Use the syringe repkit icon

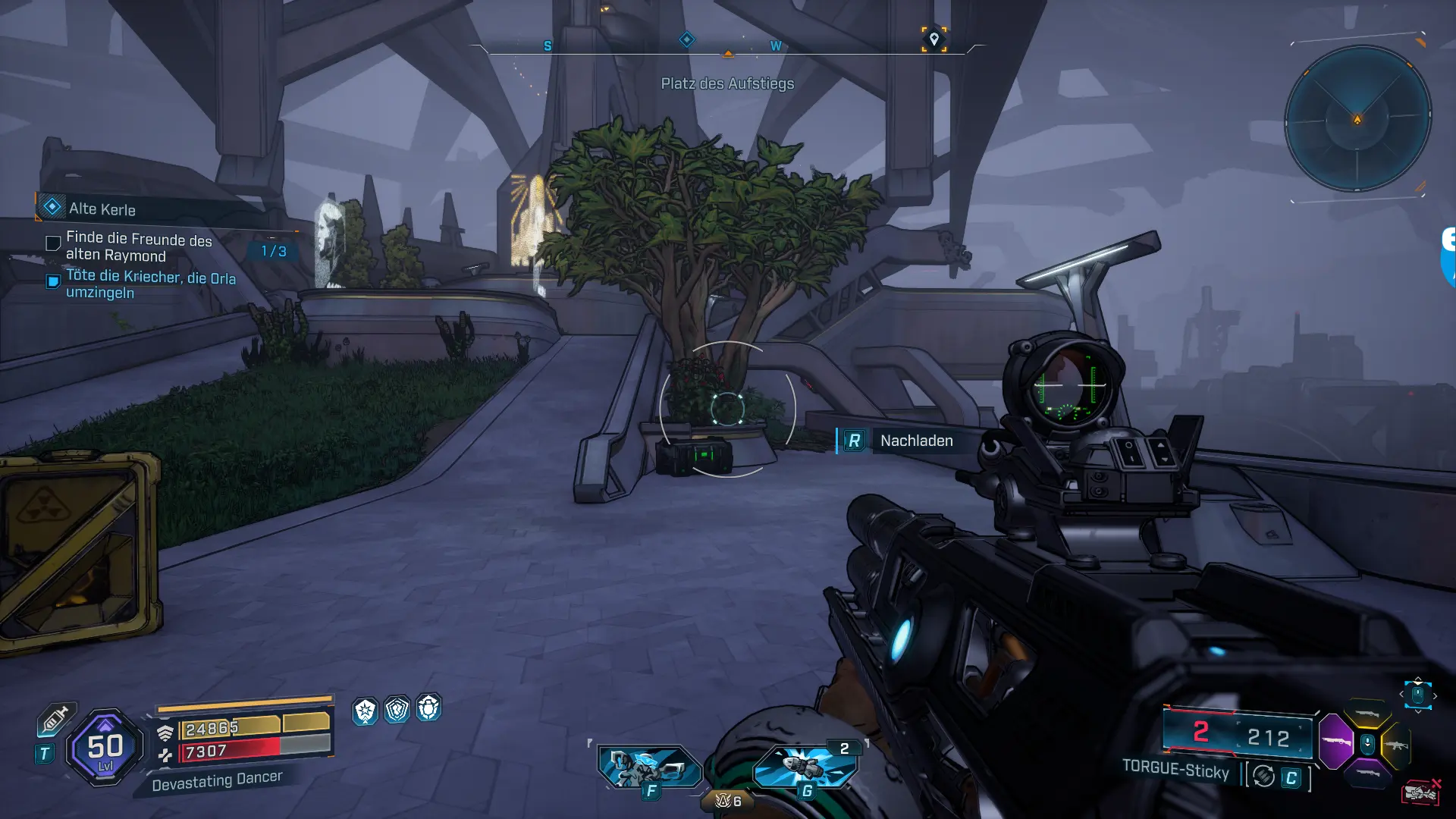click(x=55, y=719)
